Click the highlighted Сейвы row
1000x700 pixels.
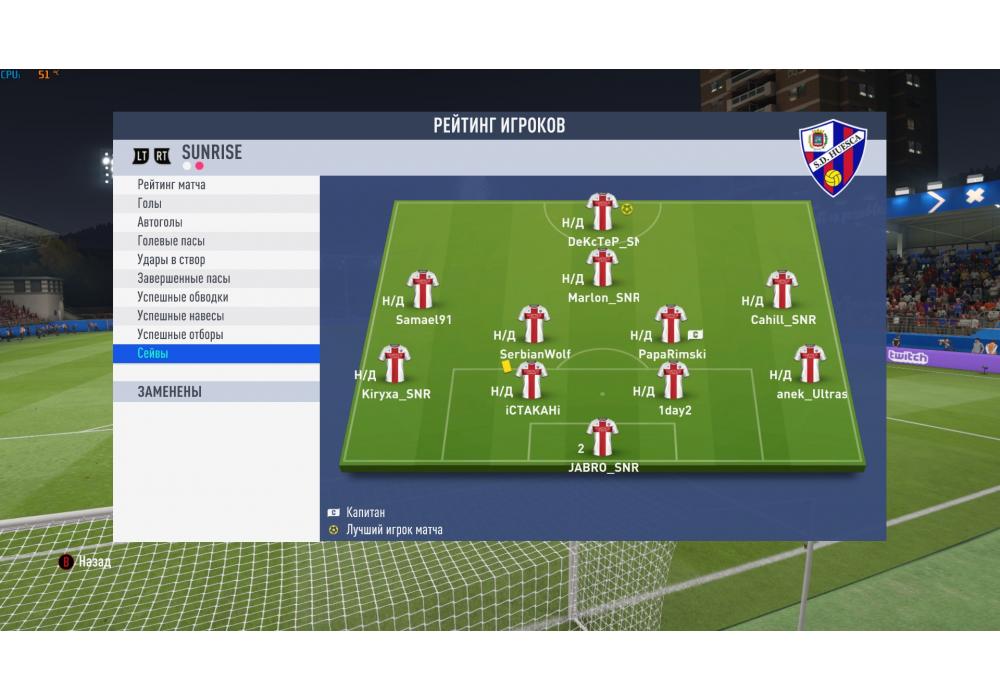(x=216, y=354)
